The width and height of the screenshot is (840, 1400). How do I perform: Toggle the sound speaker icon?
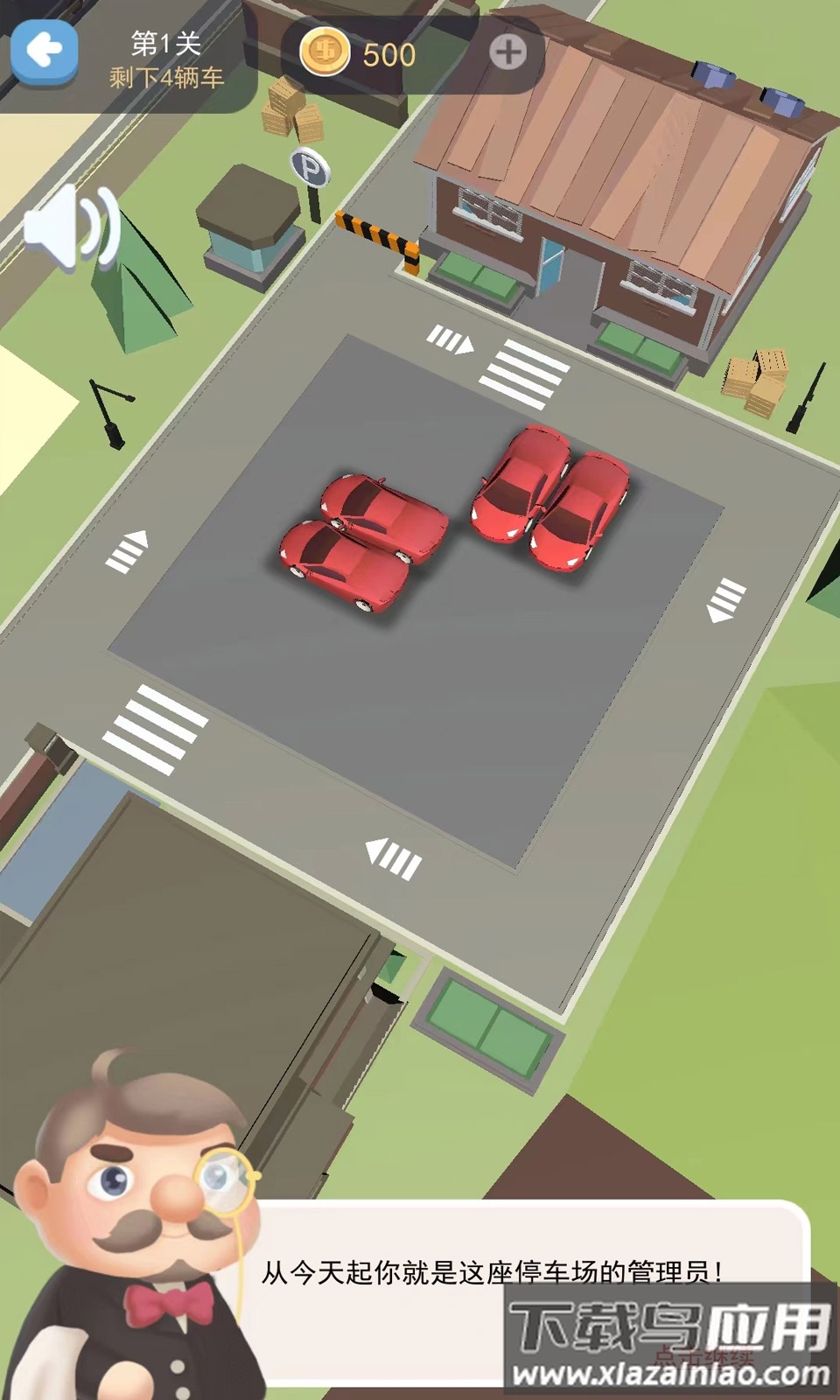72,227
